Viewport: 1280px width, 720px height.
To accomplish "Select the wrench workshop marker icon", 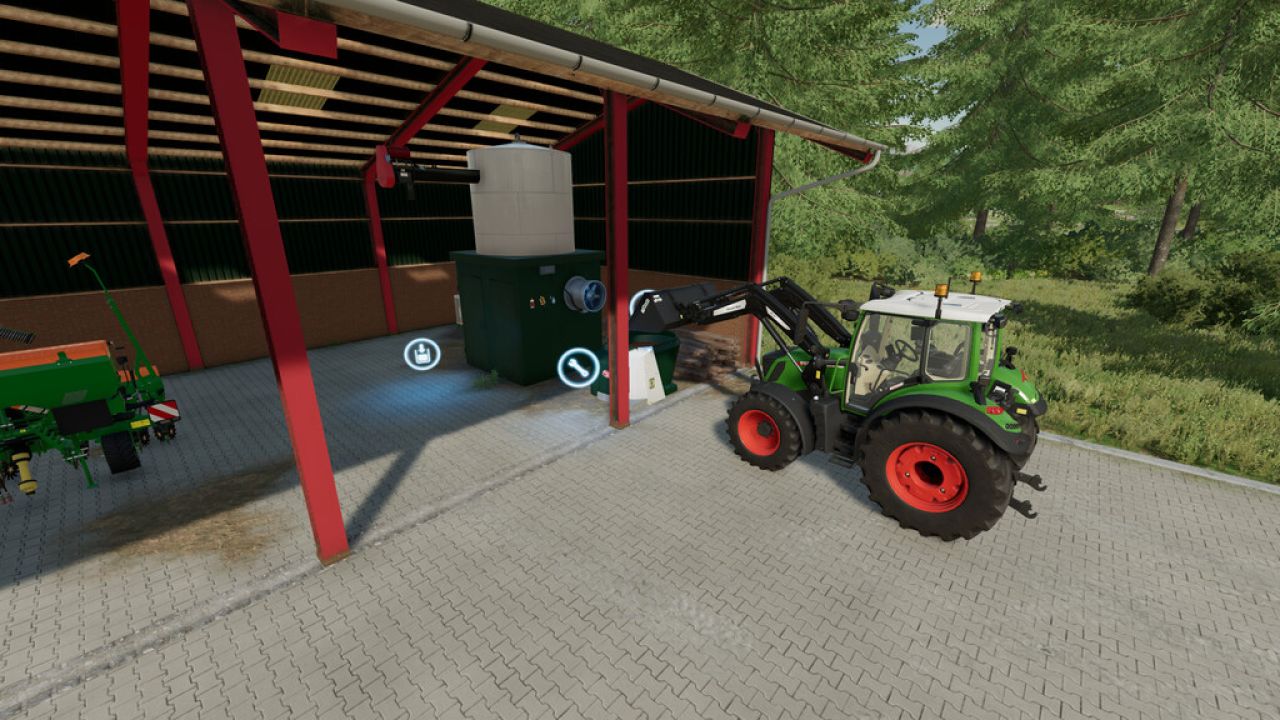I will coord(578,368).
